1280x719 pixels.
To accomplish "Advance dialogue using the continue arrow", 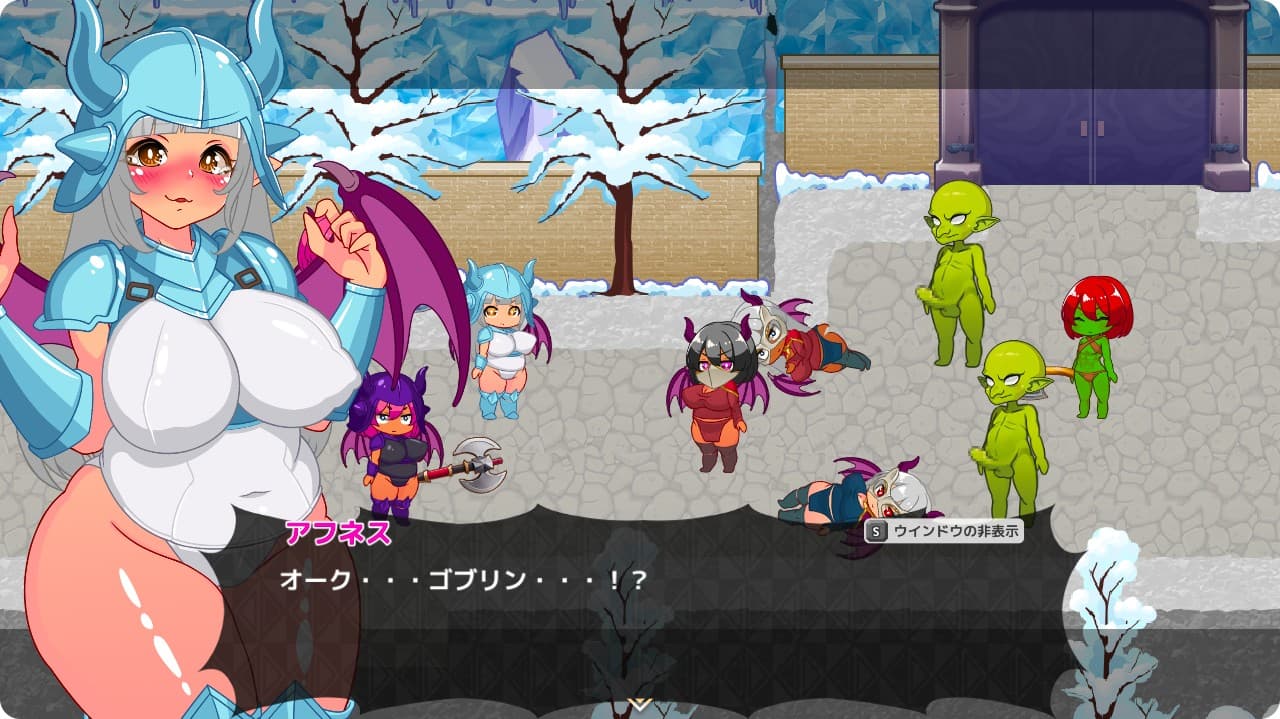I will (639, 704).
